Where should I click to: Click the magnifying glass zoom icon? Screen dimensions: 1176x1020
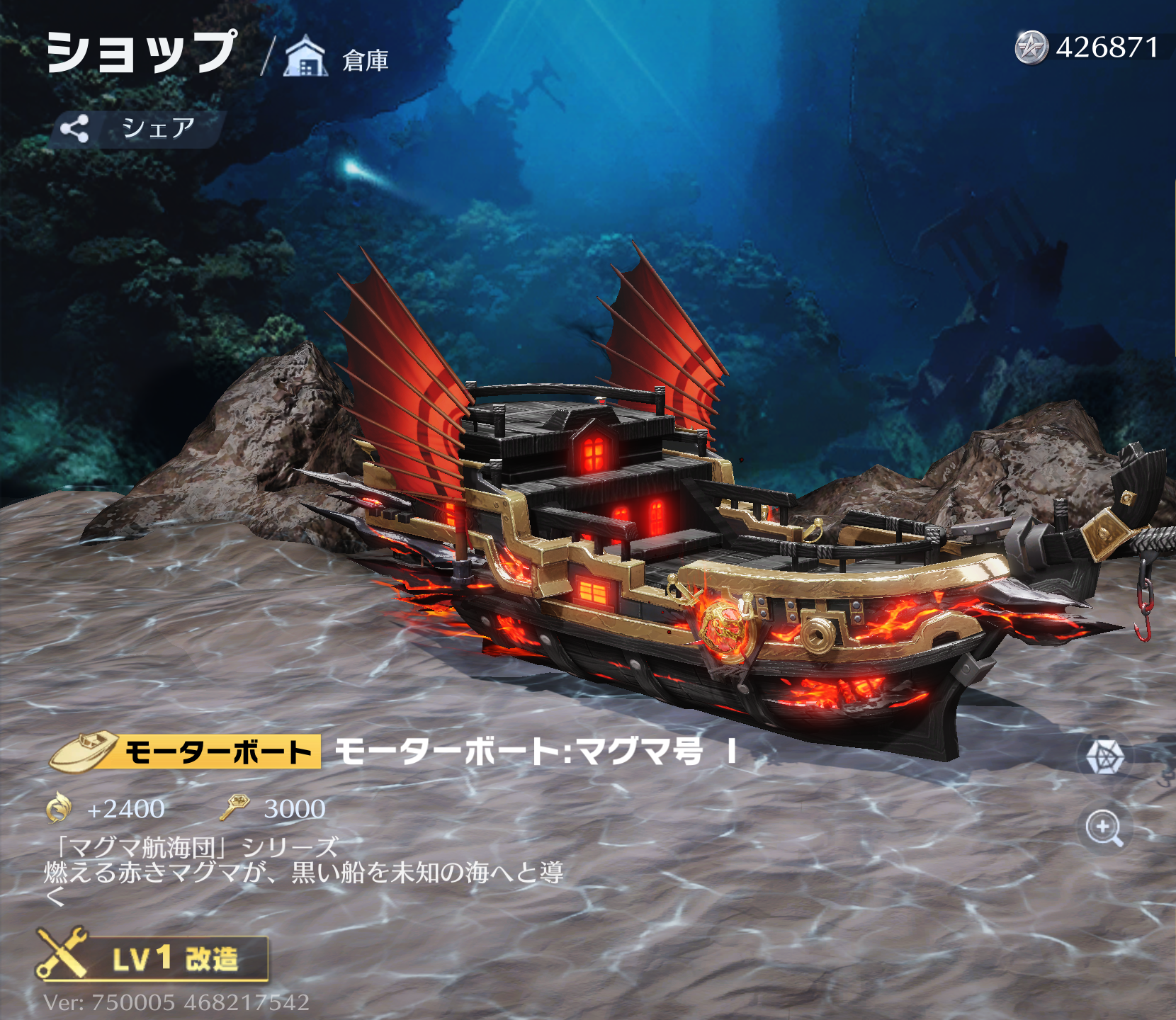pyautogui.click(x=1104, y=828)
